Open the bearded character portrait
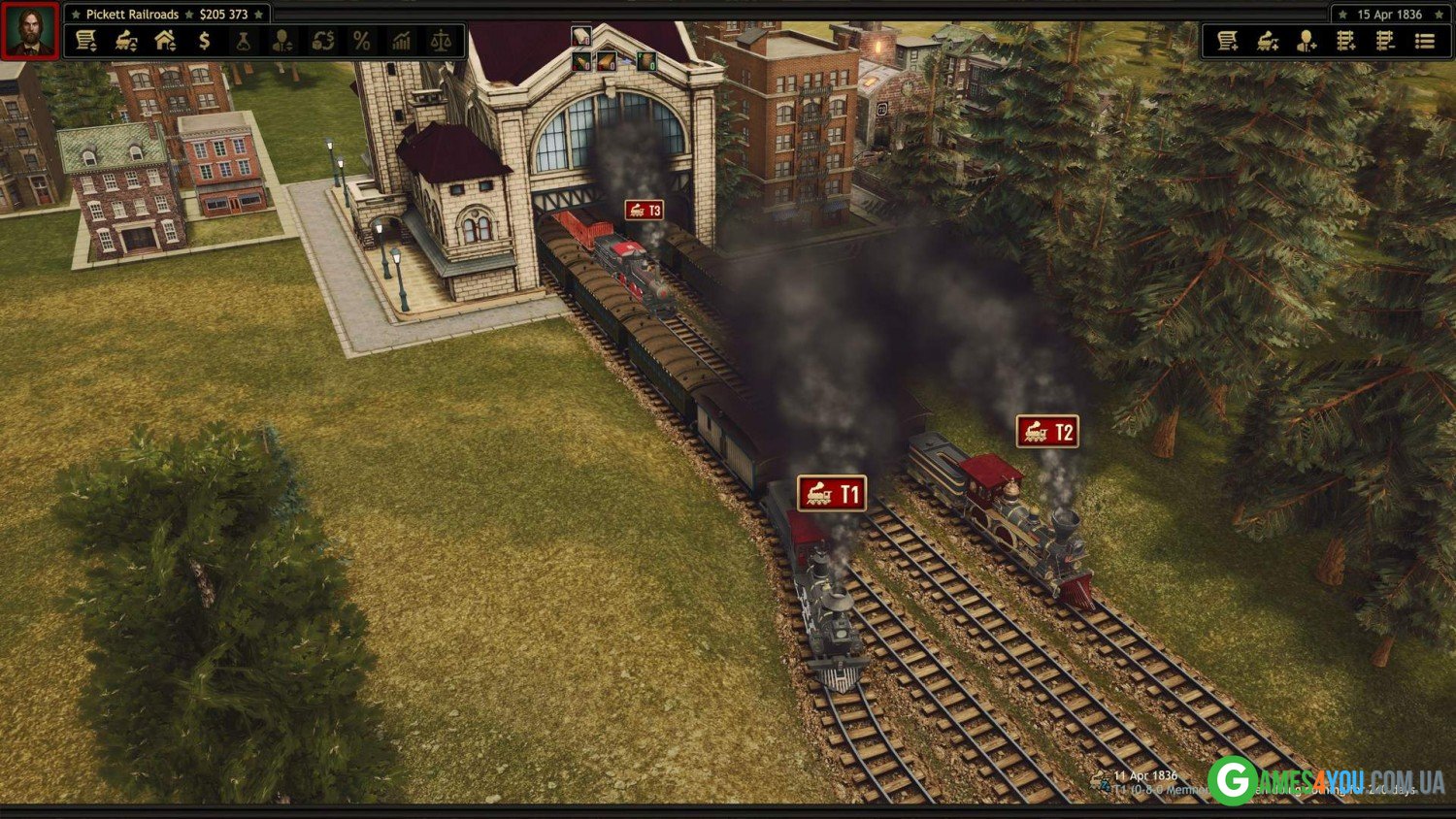Viewport: 1456px width, 819px height. 31,31
